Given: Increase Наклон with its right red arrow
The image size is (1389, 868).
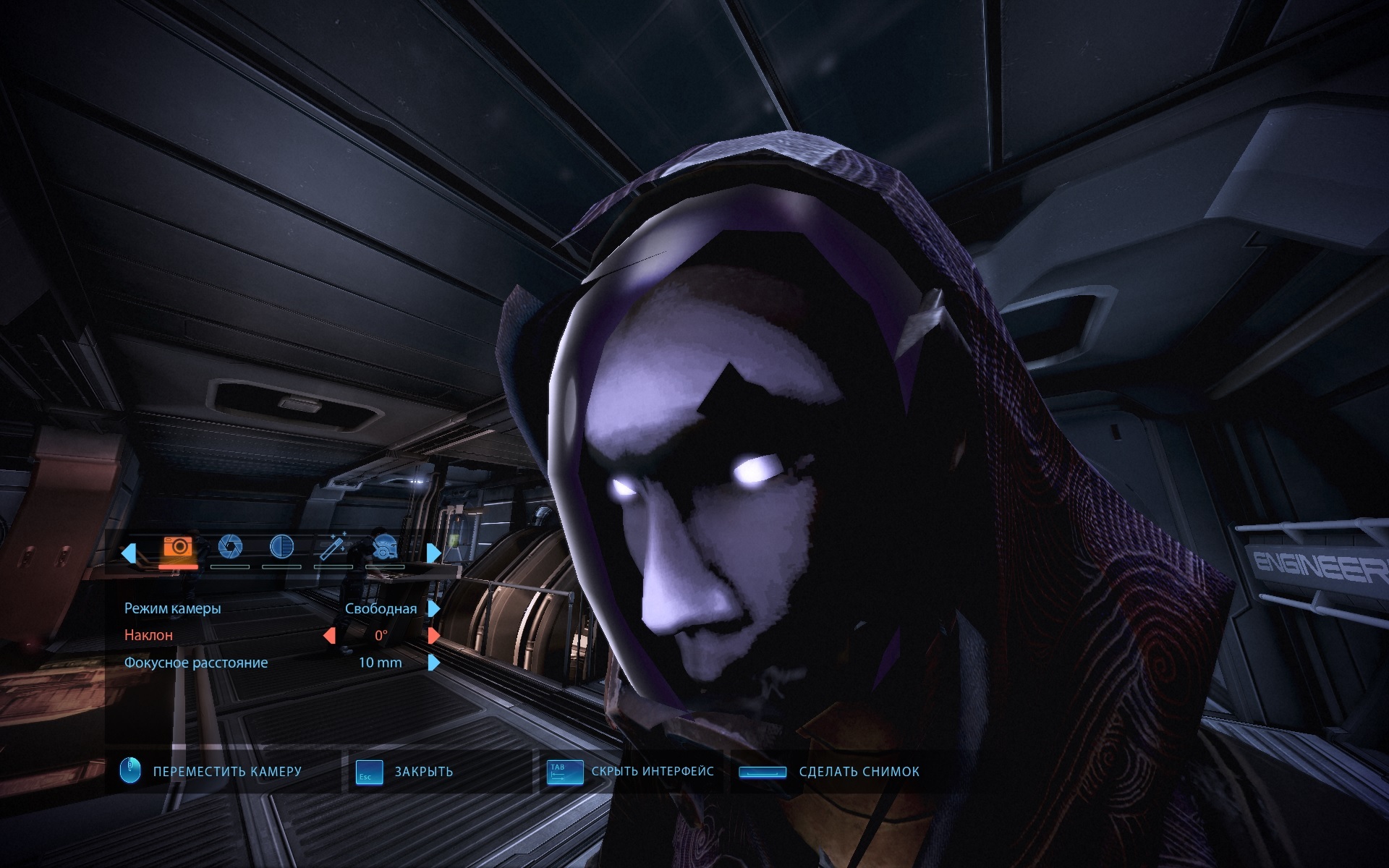Looking at the screenshot, I should [433, 635].
